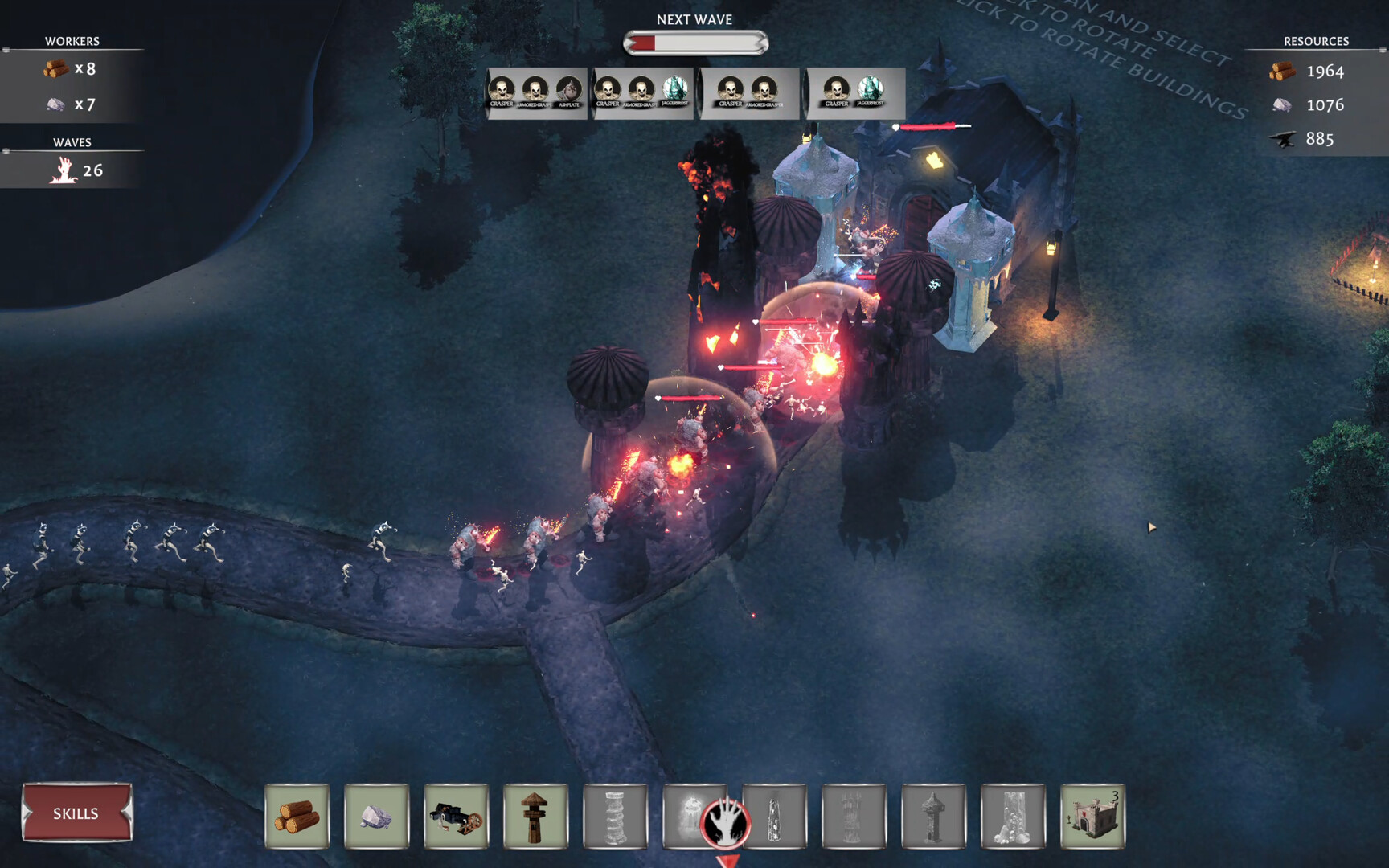Viewport: 1389px width, 868px height.
Task: Select the wood logs build slot
Action: coord(297,817)
